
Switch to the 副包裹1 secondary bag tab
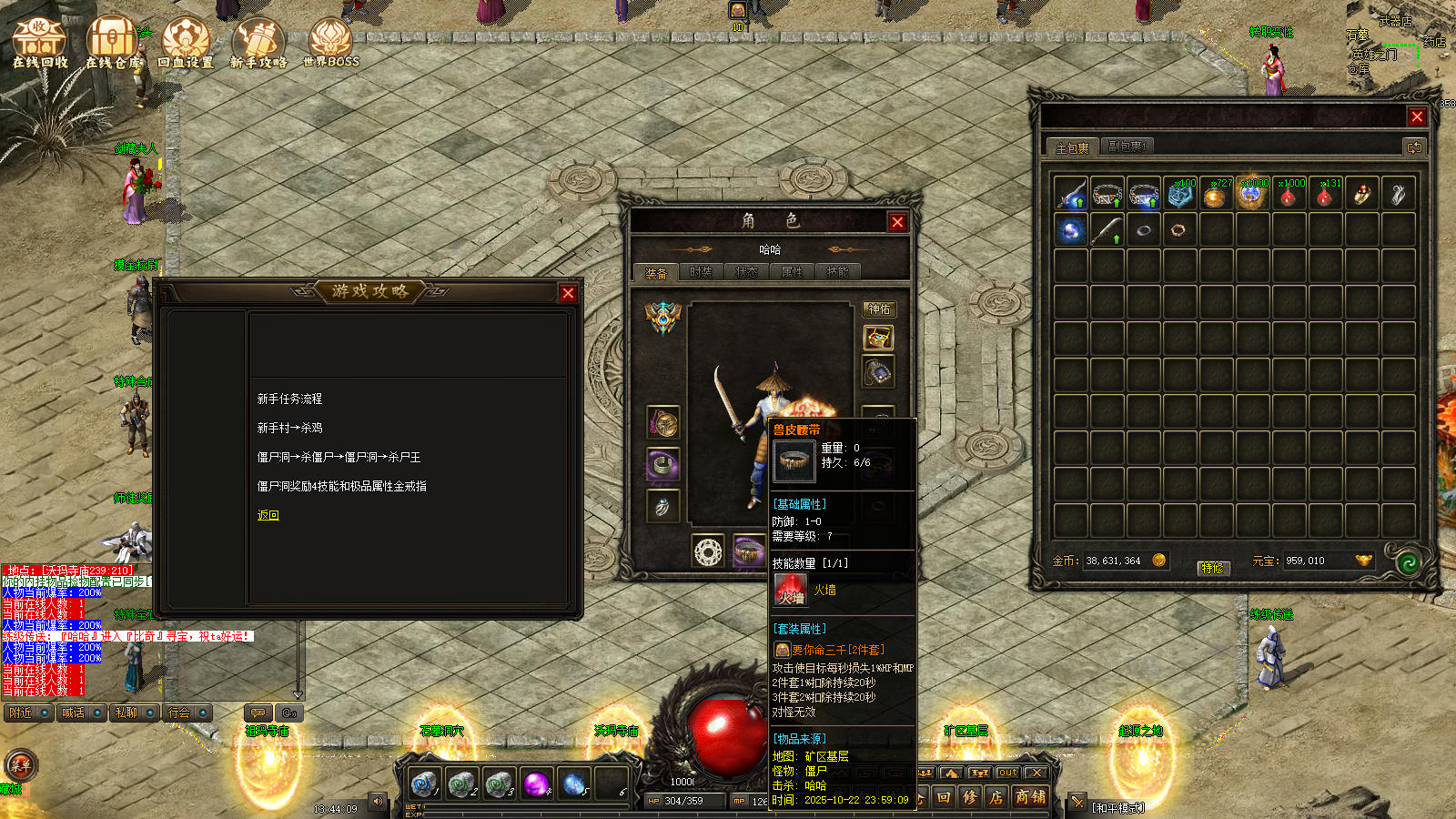pos(1127,147)
